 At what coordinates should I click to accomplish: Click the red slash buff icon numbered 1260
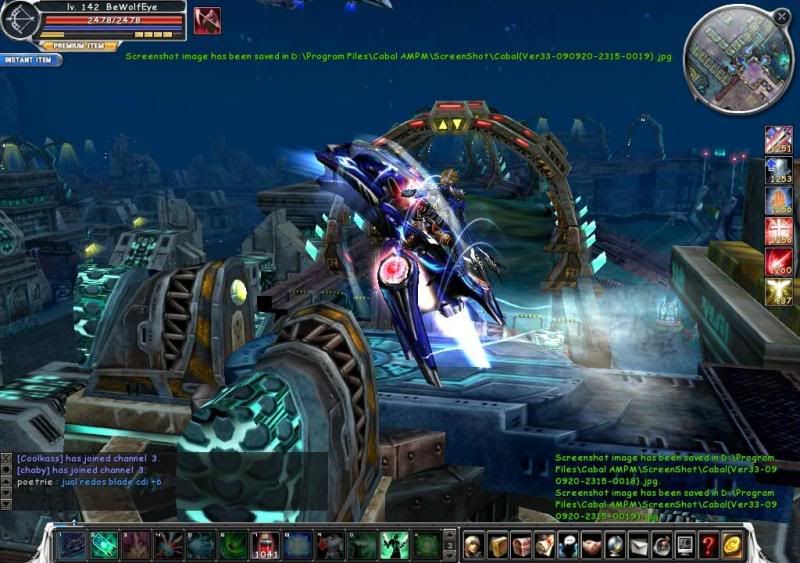click(778, 262)
